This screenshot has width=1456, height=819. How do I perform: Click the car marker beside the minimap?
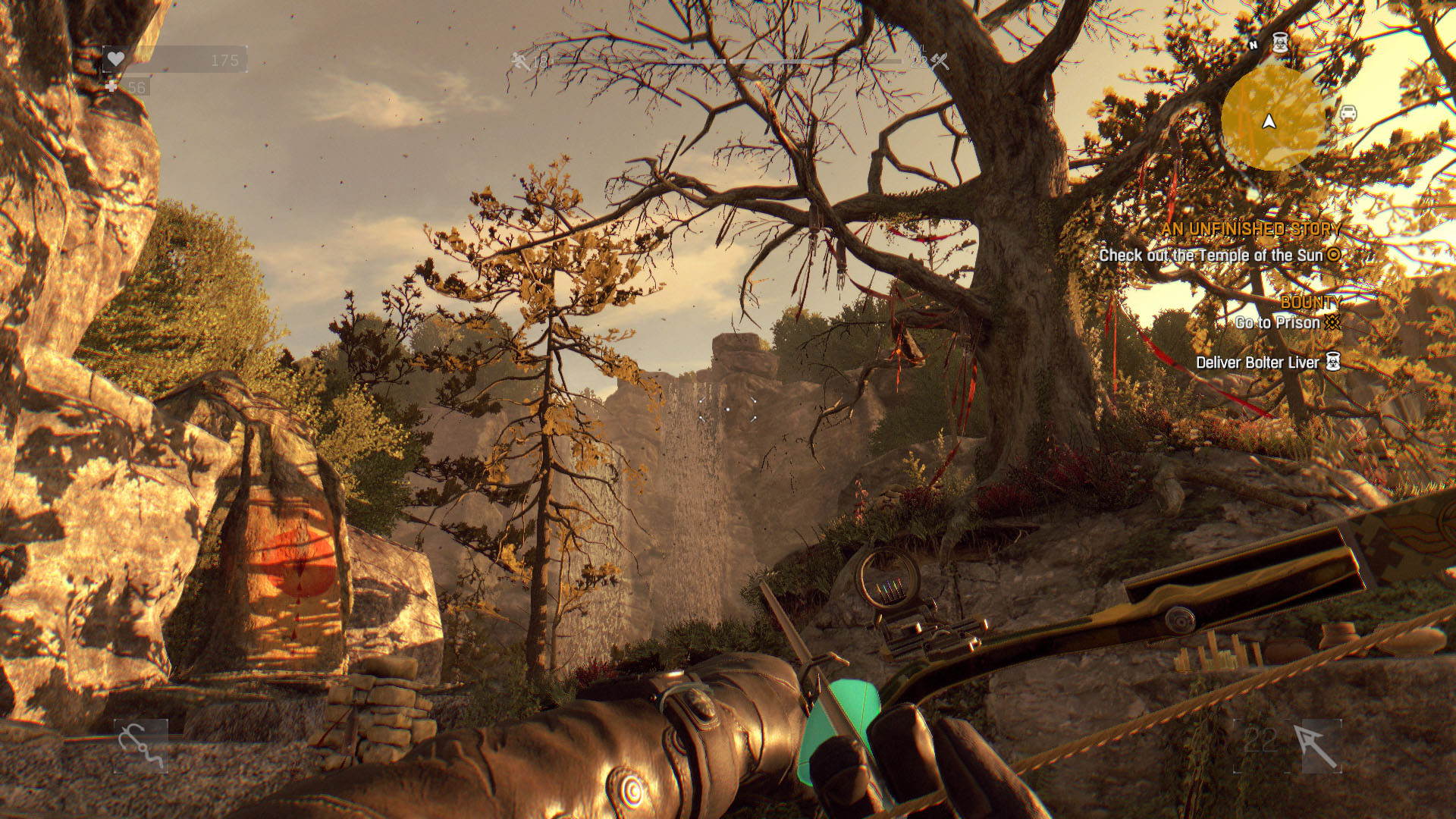click(x=1348, y=114)
